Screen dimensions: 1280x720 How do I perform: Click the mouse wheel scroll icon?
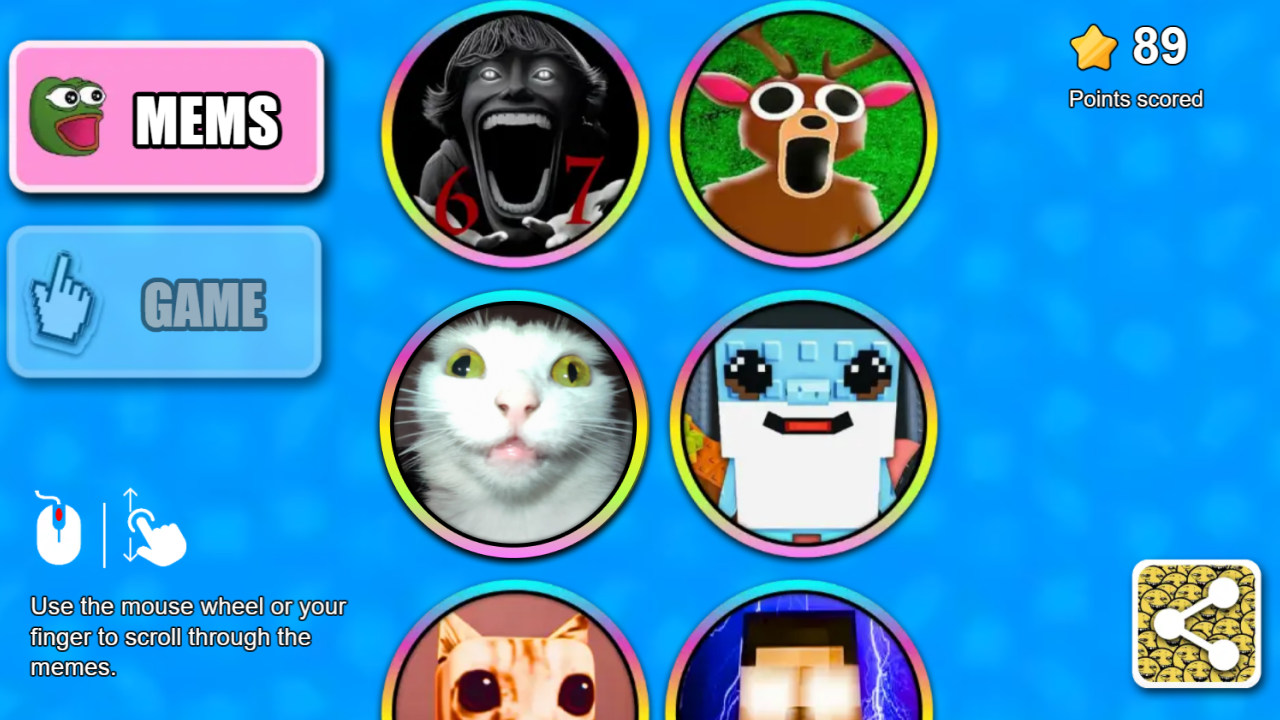pos(58,528)
